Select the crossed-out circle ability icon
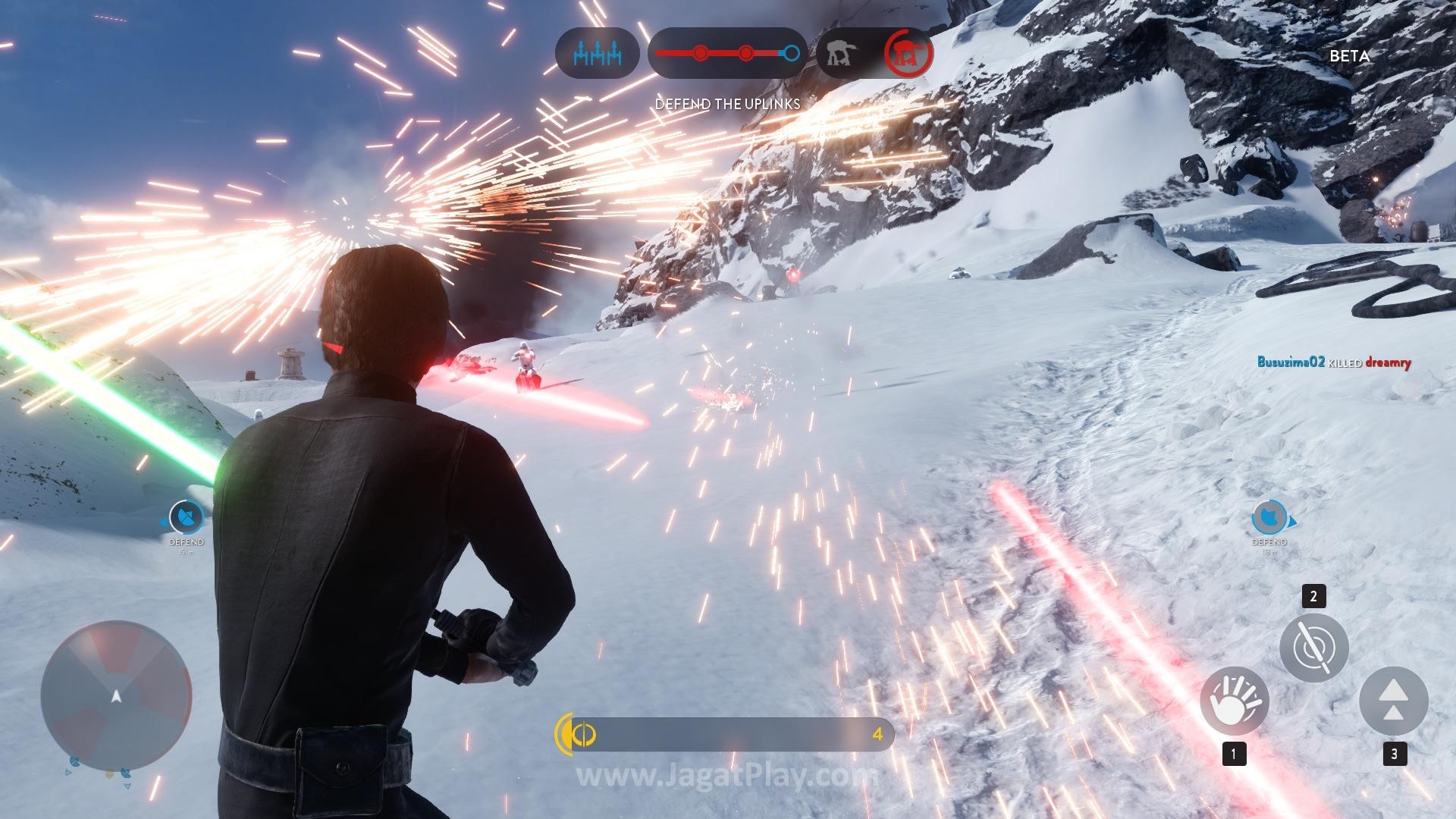The image size is (1456, 819). [1313, 648]
